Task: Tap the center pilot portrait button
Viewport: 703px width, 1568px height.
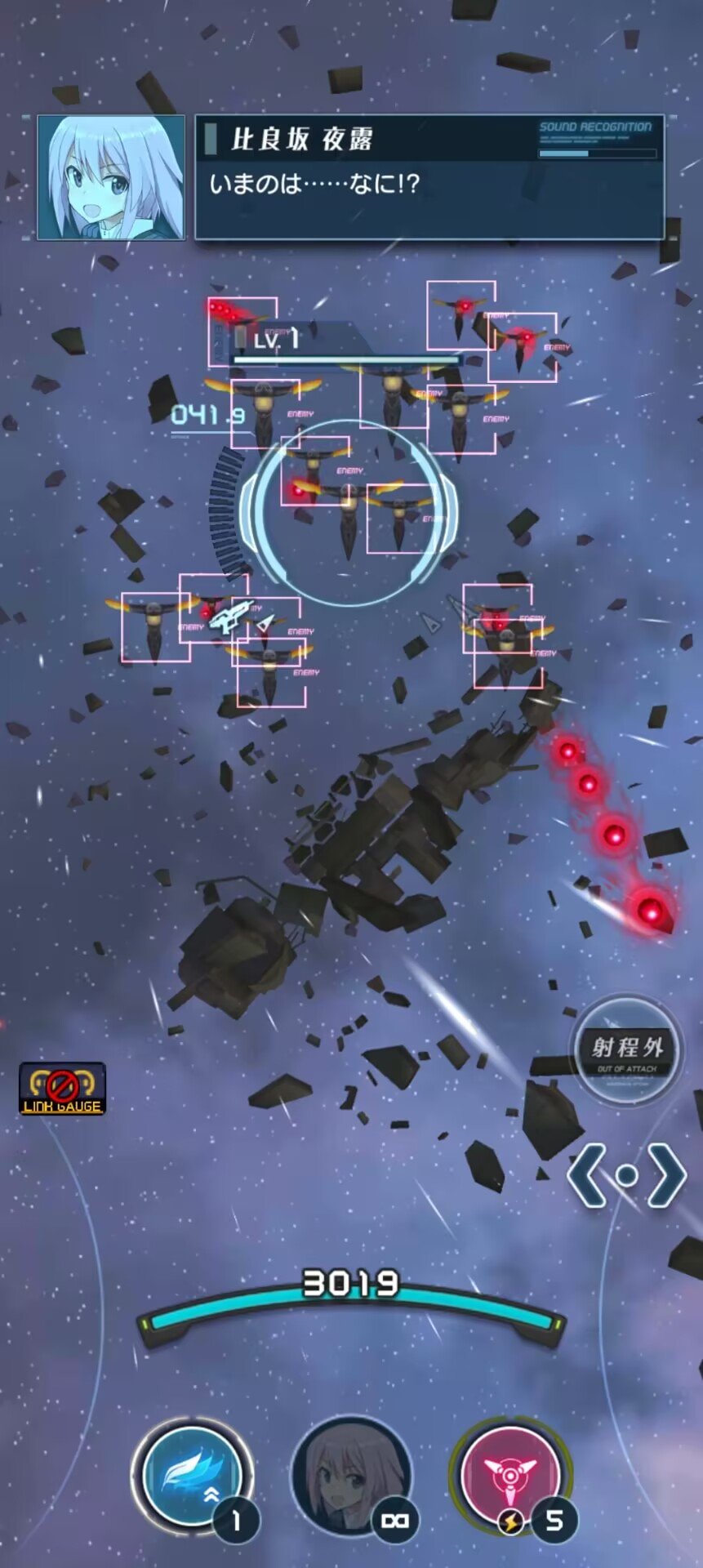Action: tap(351, 1475)
